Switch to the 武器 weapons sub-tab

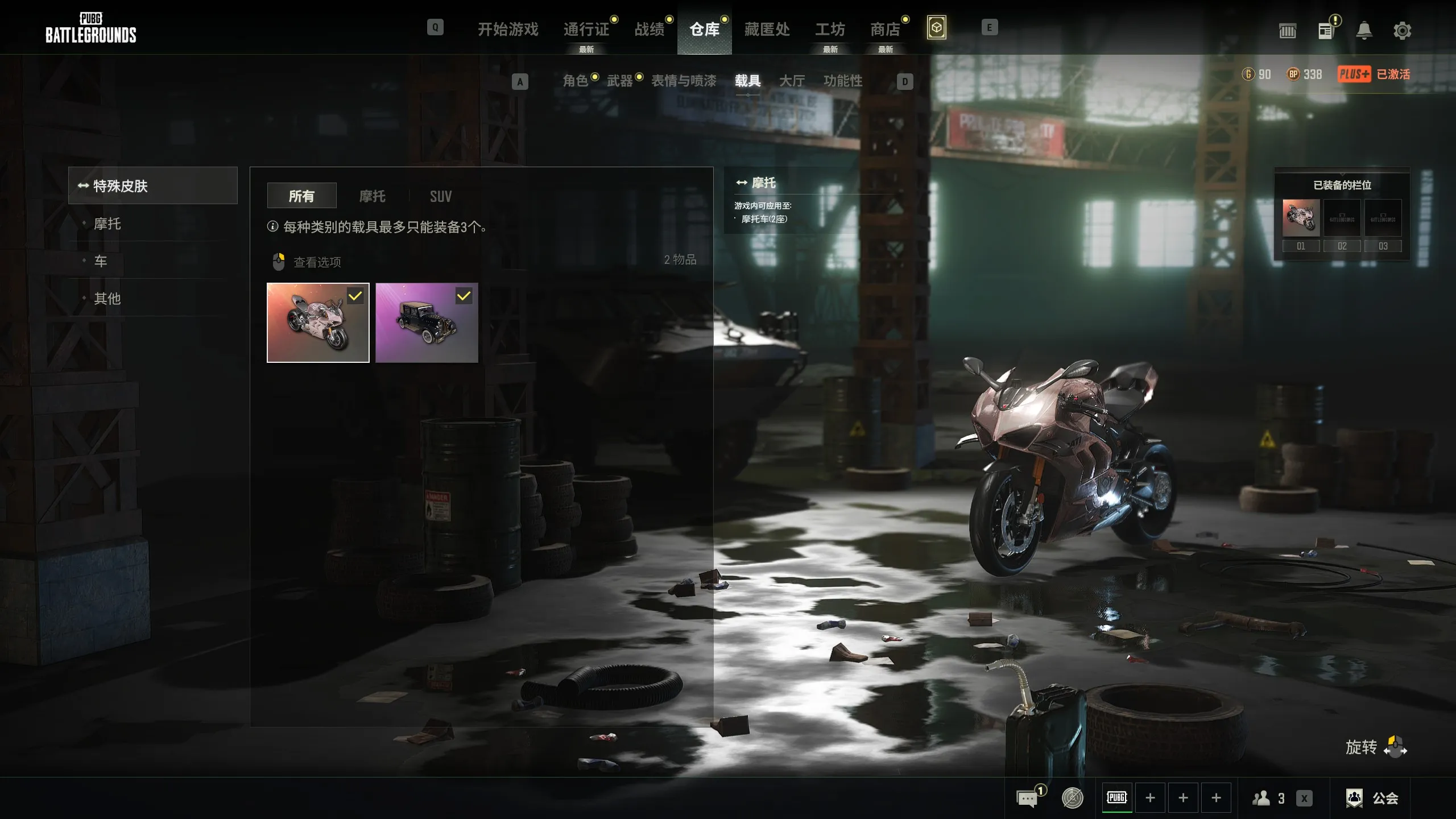[619, 81]
